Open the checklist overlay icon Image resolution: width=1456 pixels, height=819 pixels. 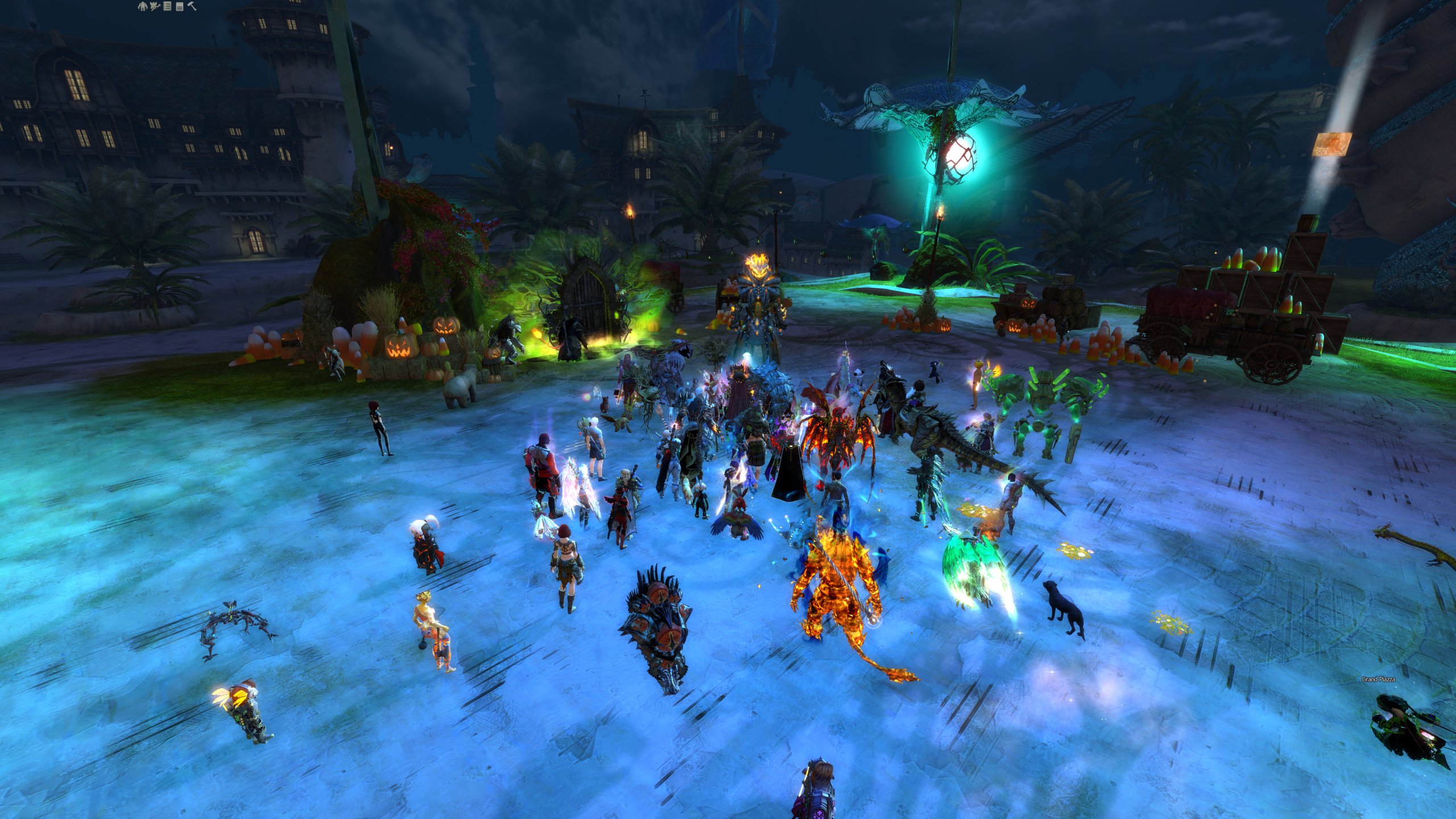(167, 6)
